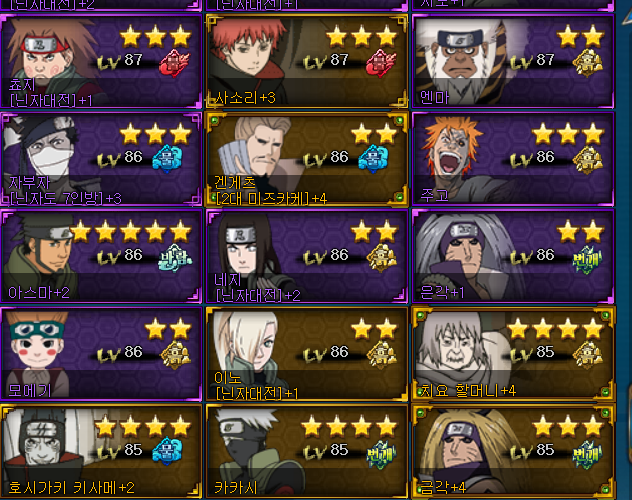Open the 겐게츠 2대 미즈카게 card
The height and width of the screenshot is (500, 632).
pyautogui.click(x=306, y=158)
